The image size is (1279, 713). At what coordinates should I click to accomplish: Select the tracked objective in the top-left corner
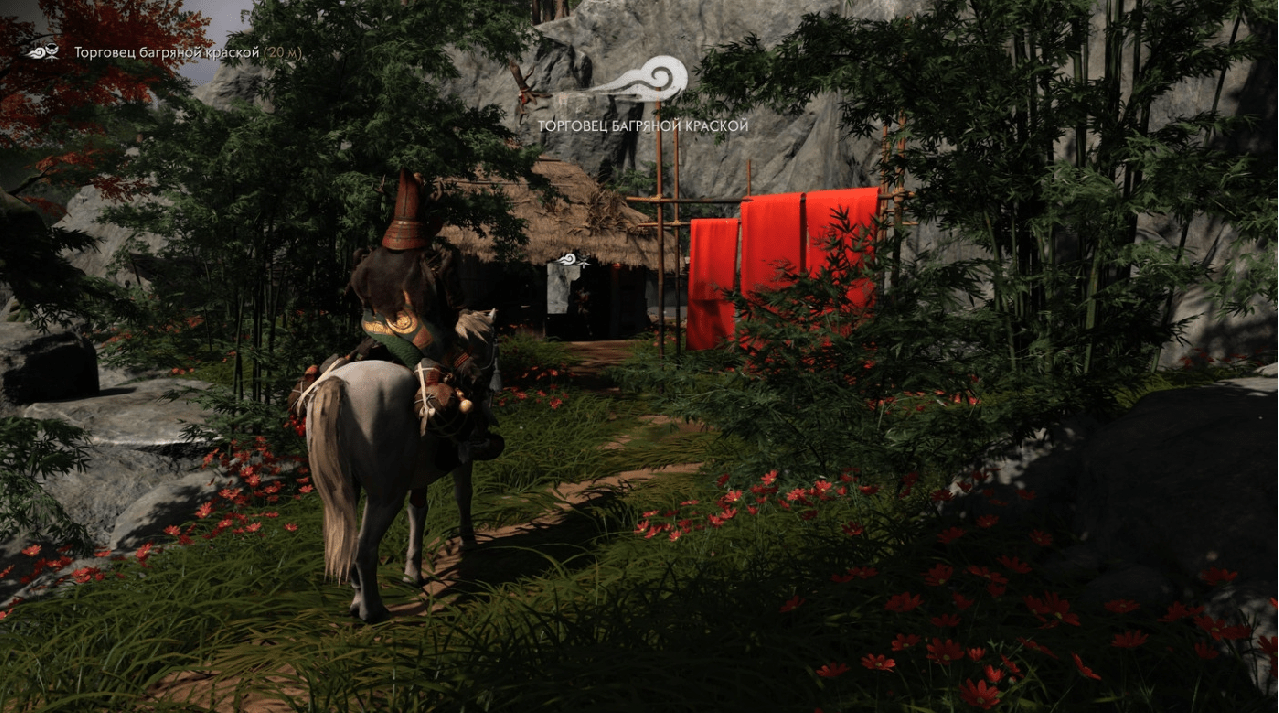165,52
